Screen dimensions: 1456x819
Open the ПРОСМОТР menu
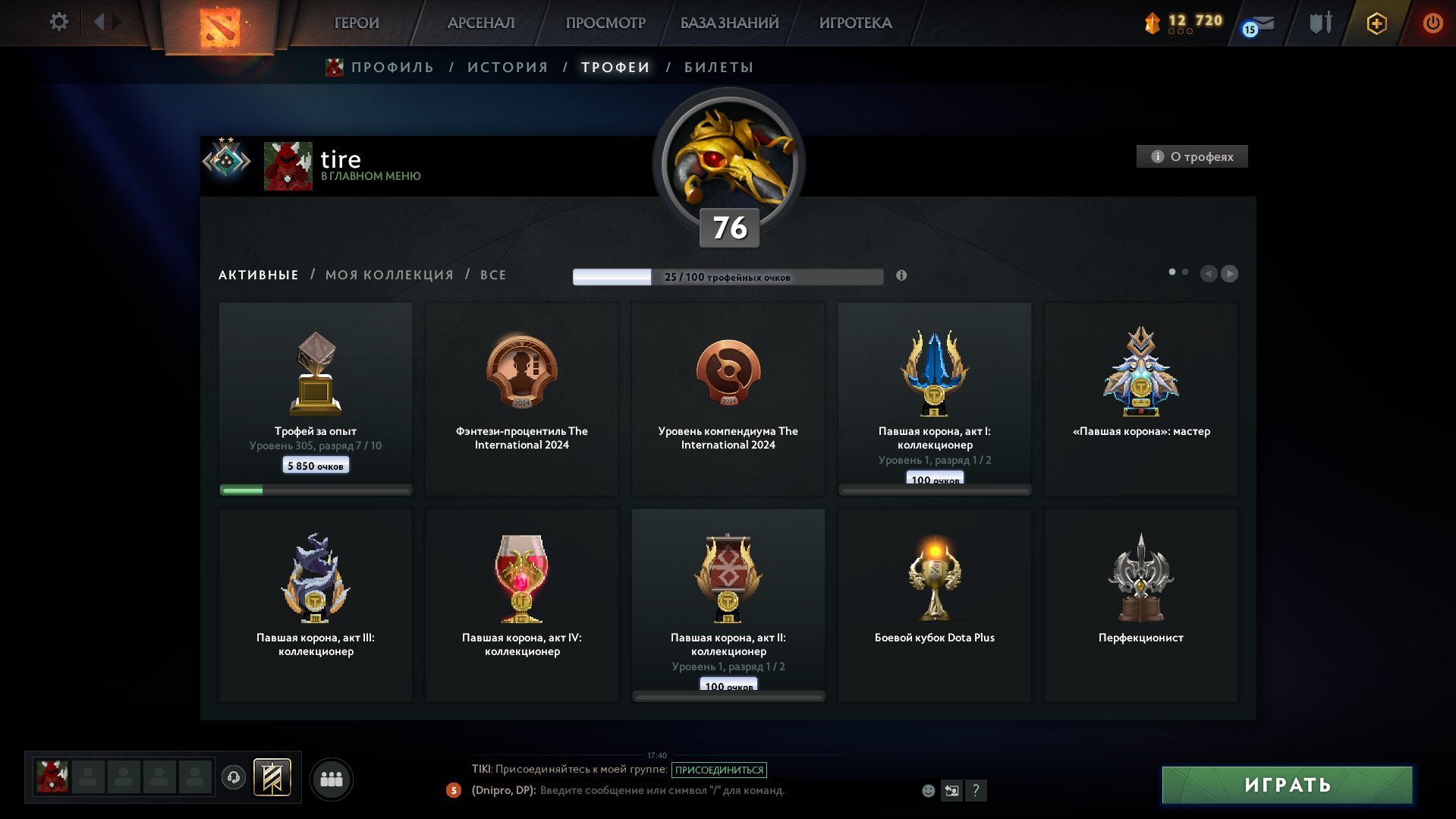[605, 23]
